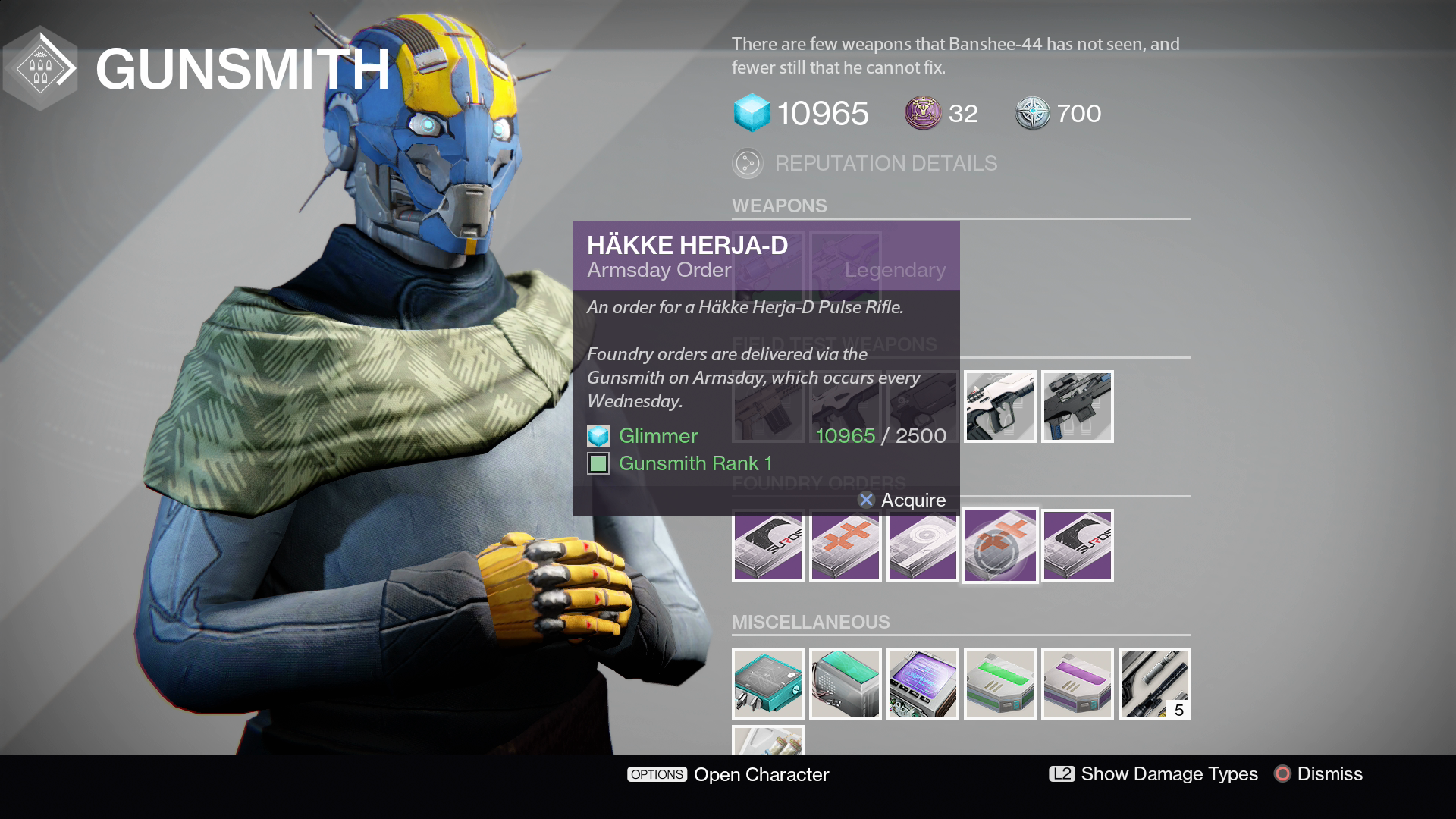Select the purple-striped crate
The image size is (1456, 819).
click(1077, 684)
